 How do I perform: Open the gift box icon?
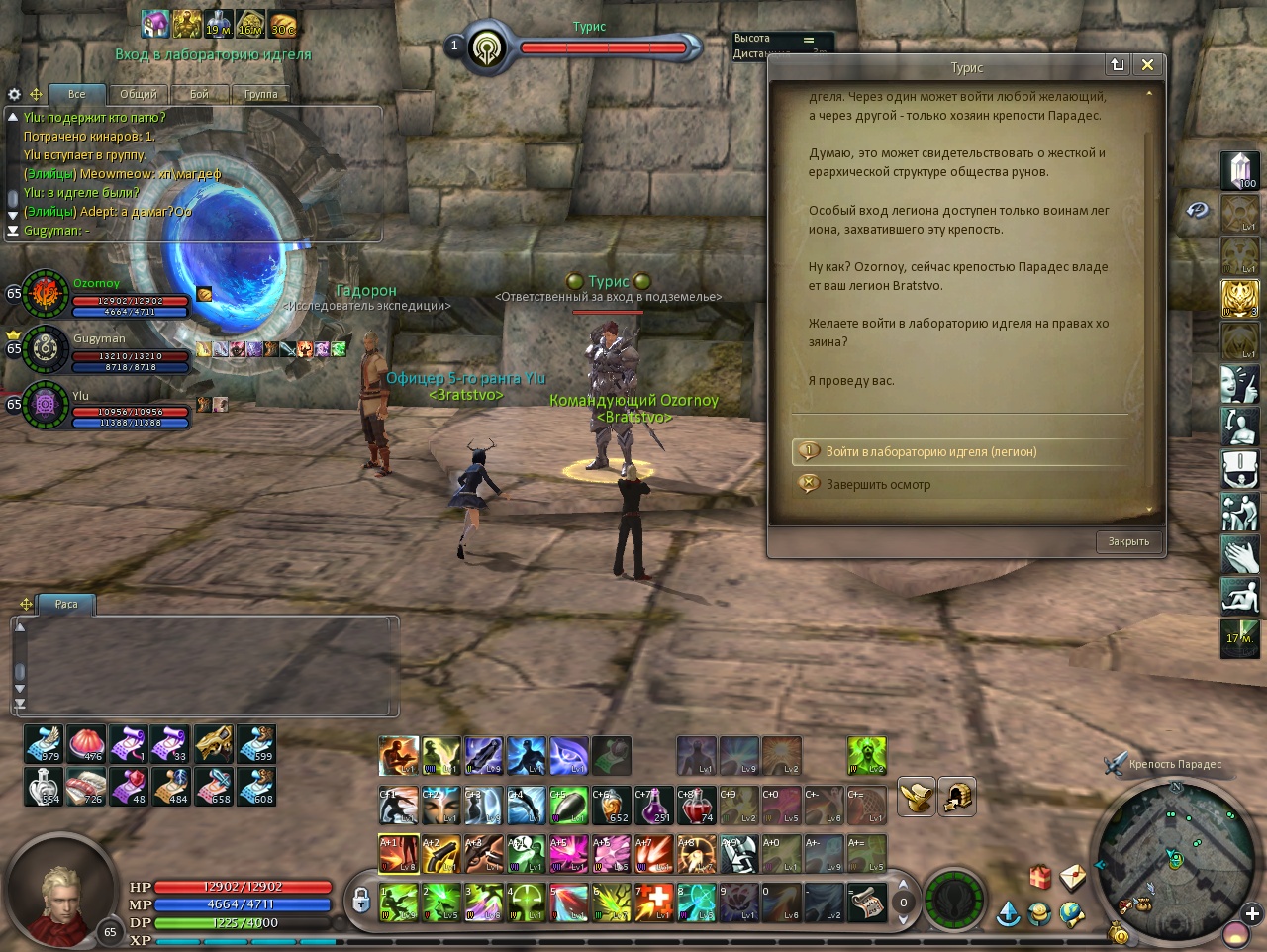(1039, 877)
